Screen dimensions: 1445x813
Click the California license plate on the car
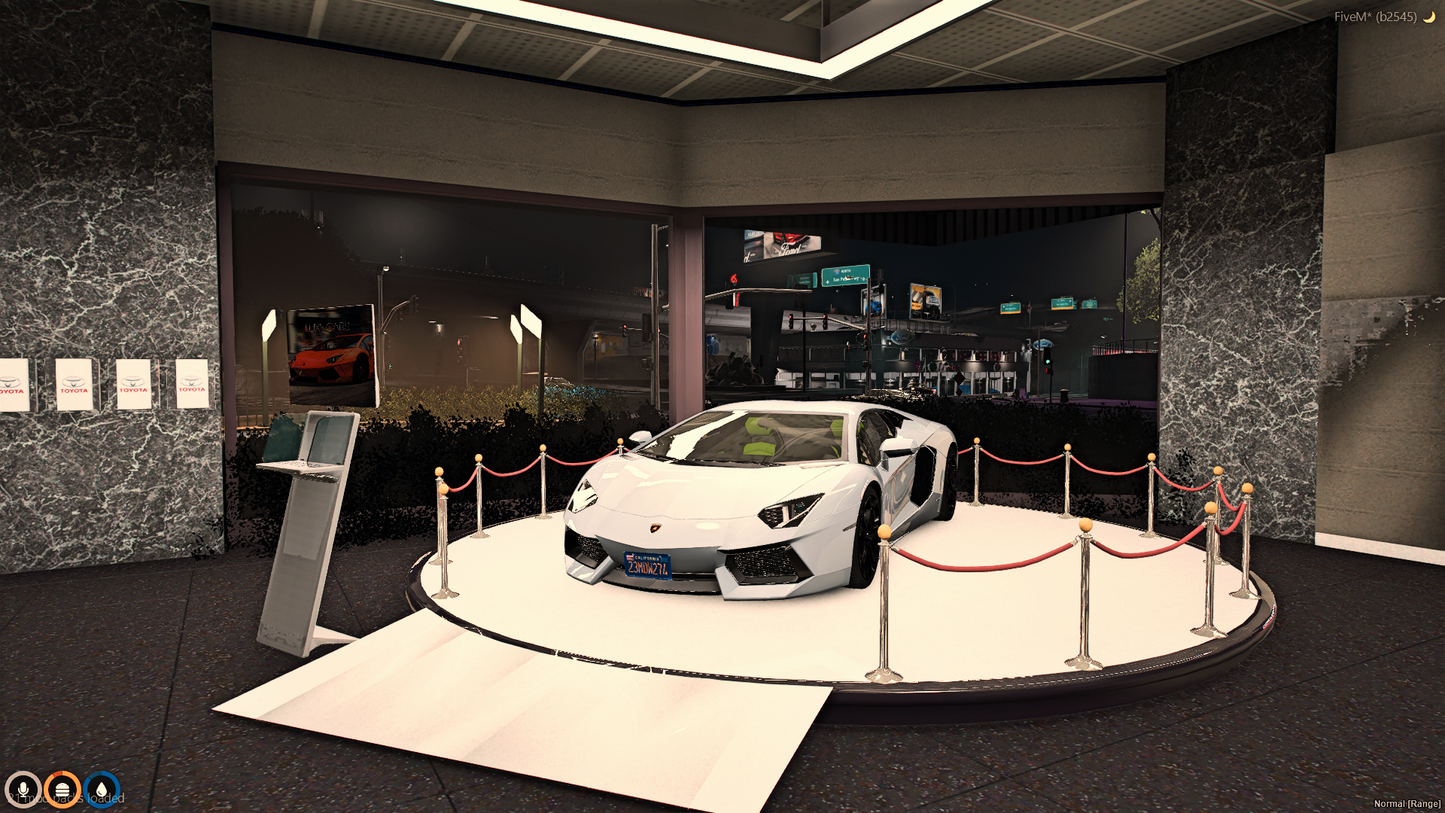[648, 564]
